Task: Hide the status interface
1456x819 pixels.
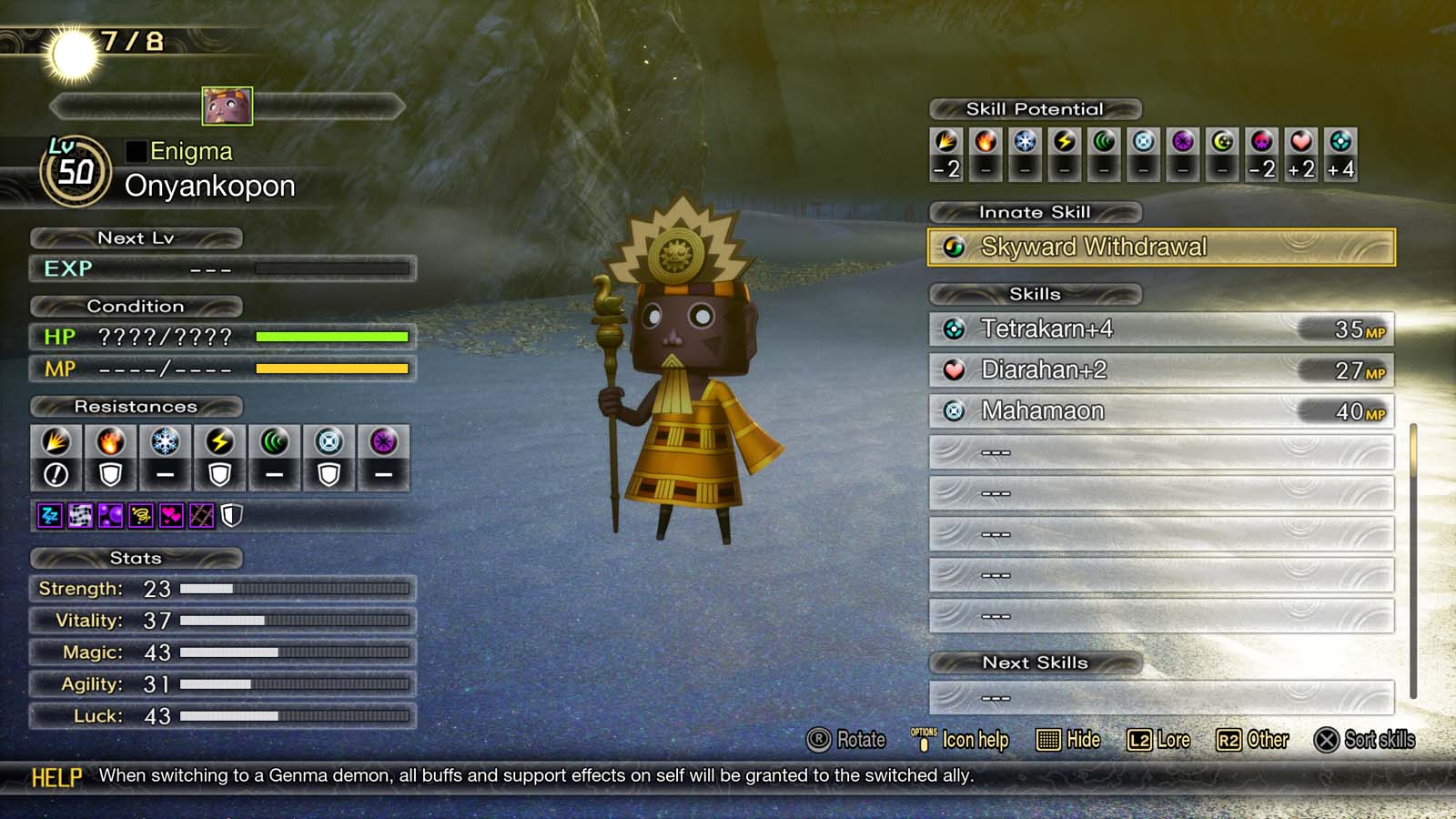Action: coord(1068,740)
